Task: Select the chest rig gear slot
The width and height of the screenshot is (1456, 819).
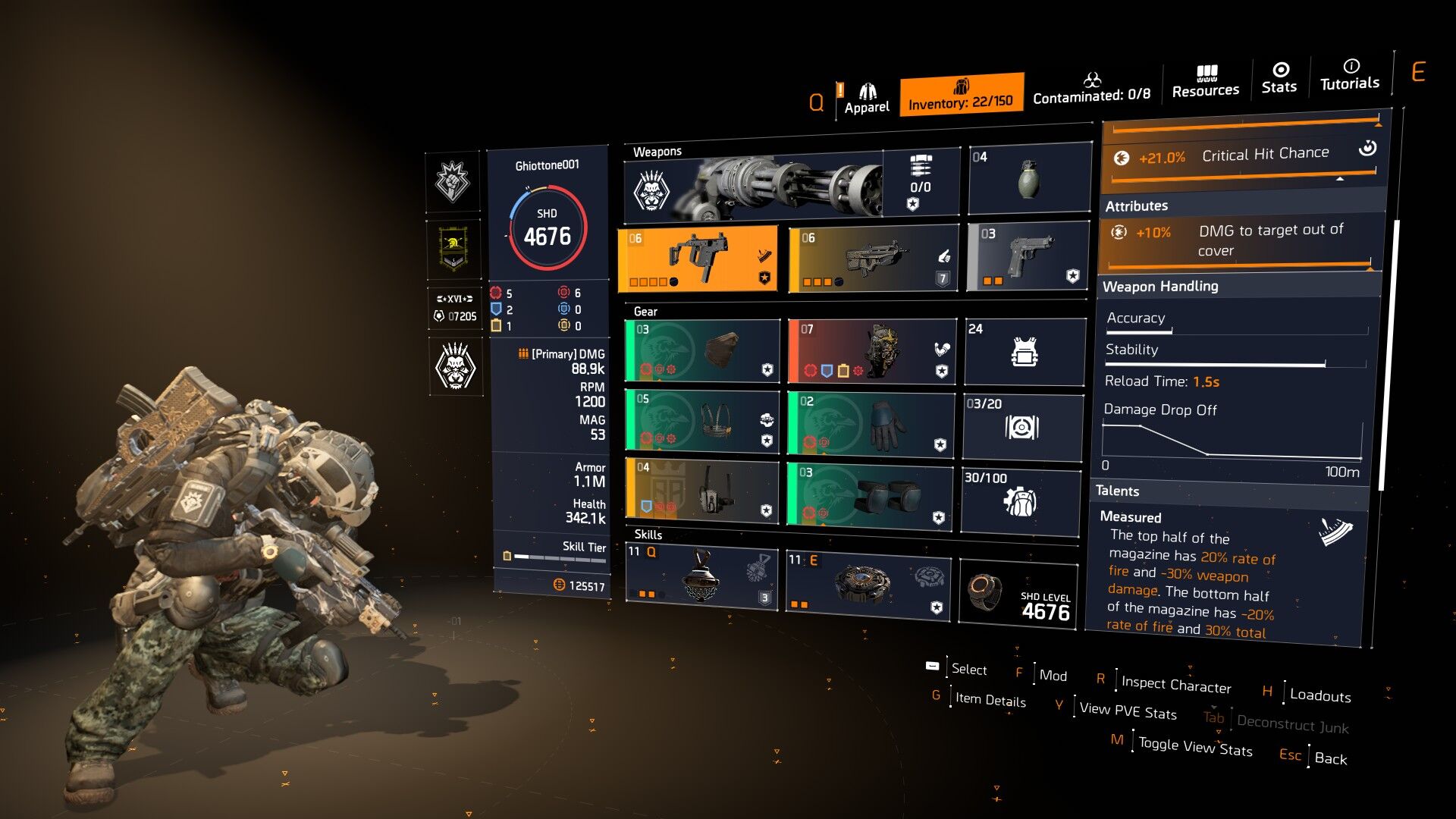Action: [702, 420]
